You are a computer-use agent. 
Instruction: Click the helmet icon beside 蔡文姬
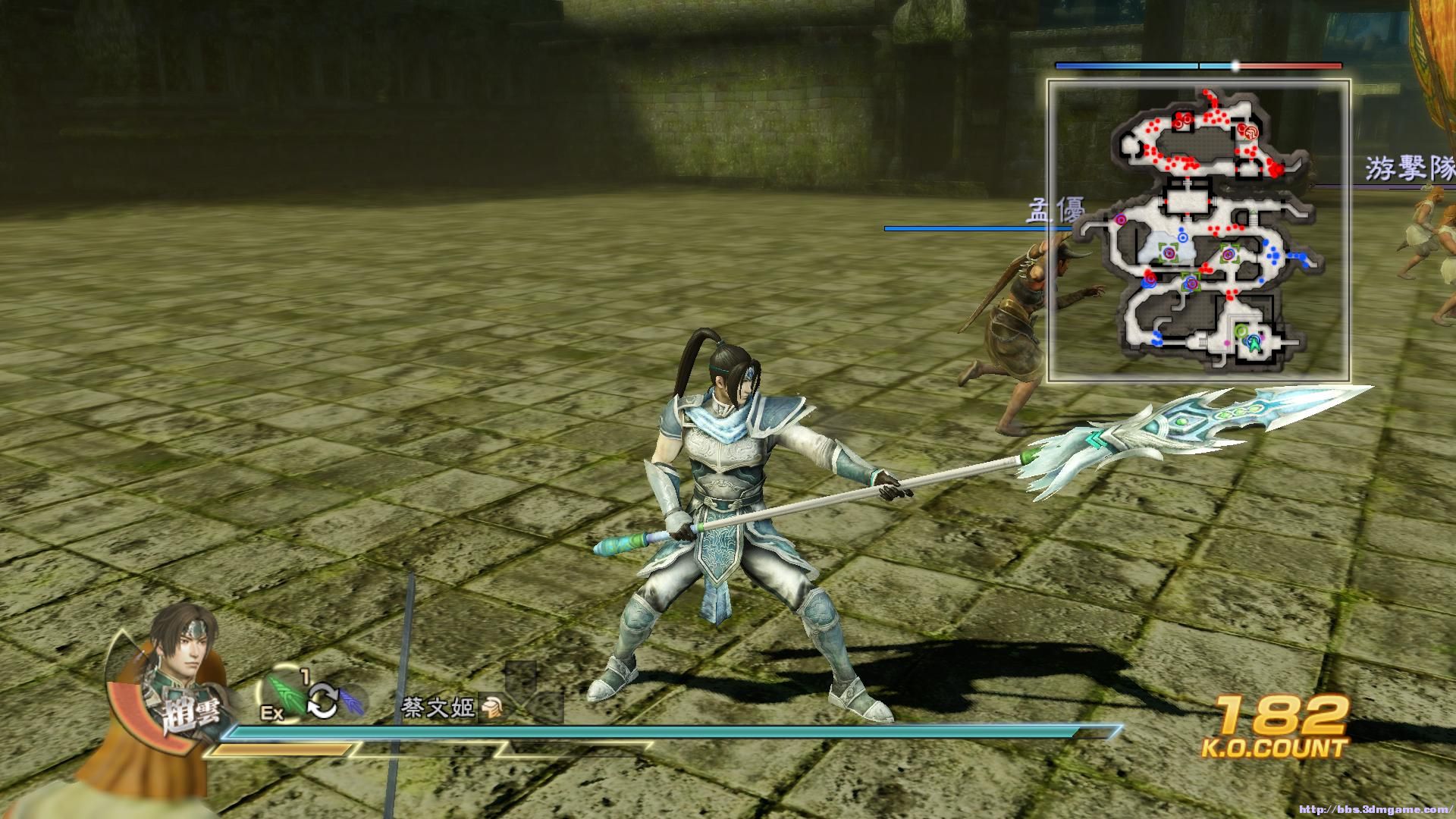(493, 707)
